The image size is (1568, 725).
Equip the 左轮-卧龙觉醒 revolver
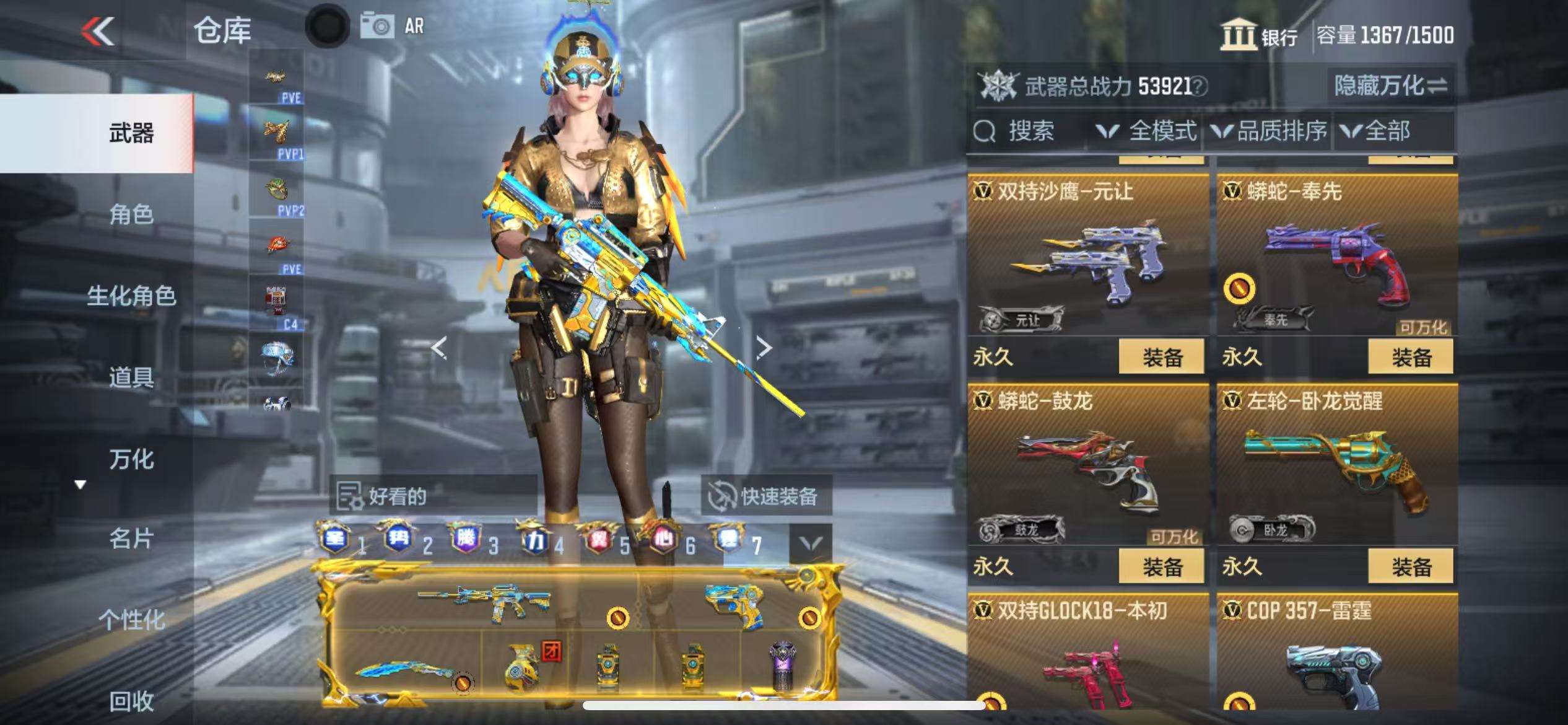coord(1411,566)
